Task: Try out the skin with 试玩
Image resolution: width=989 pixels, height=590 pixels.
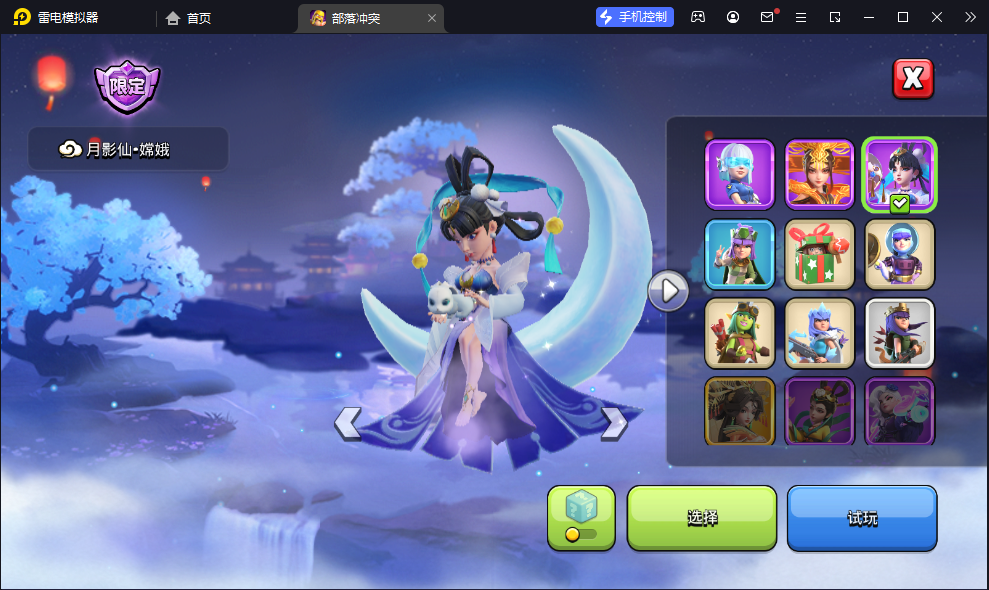Action: (x=862, y=518)
